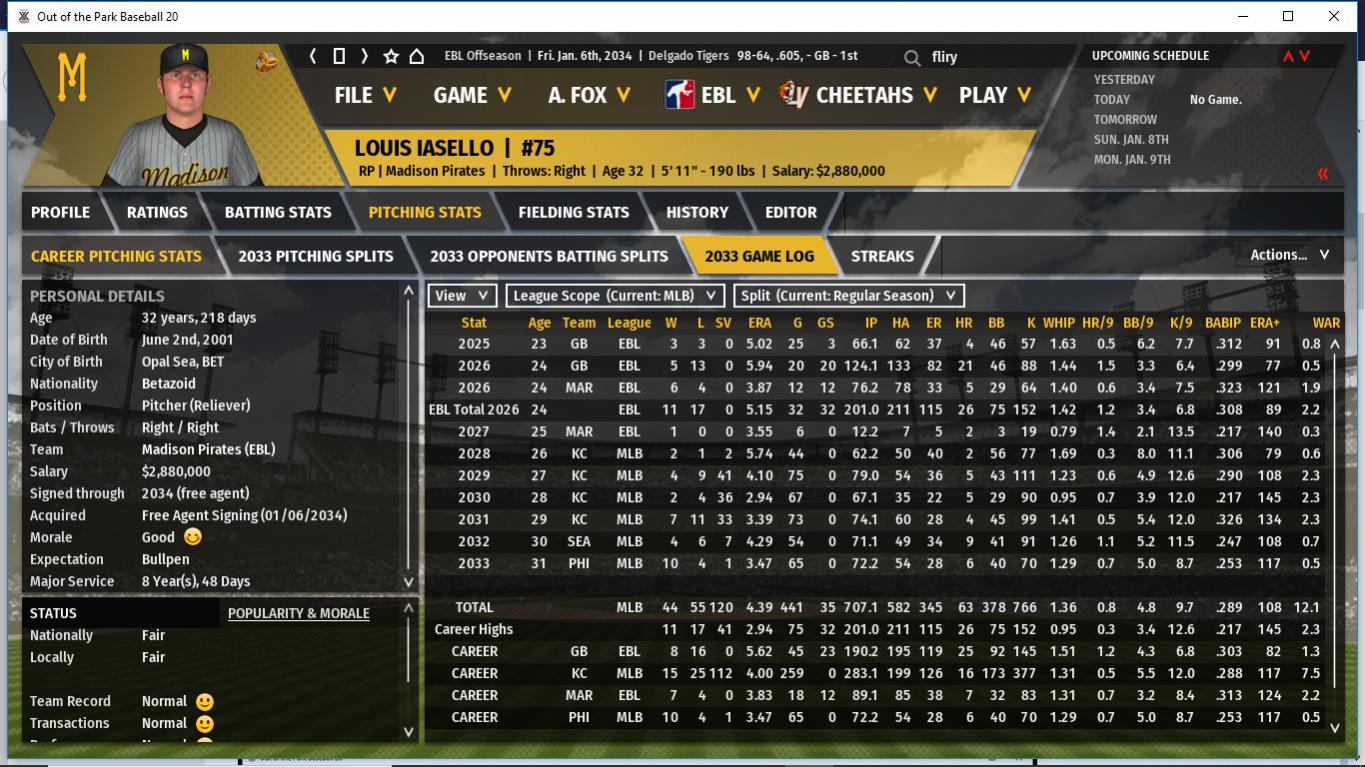Select the 2033 PITCHING SPLITS subtab
This screenshot has width=1365, height=767.
(316, 256)
